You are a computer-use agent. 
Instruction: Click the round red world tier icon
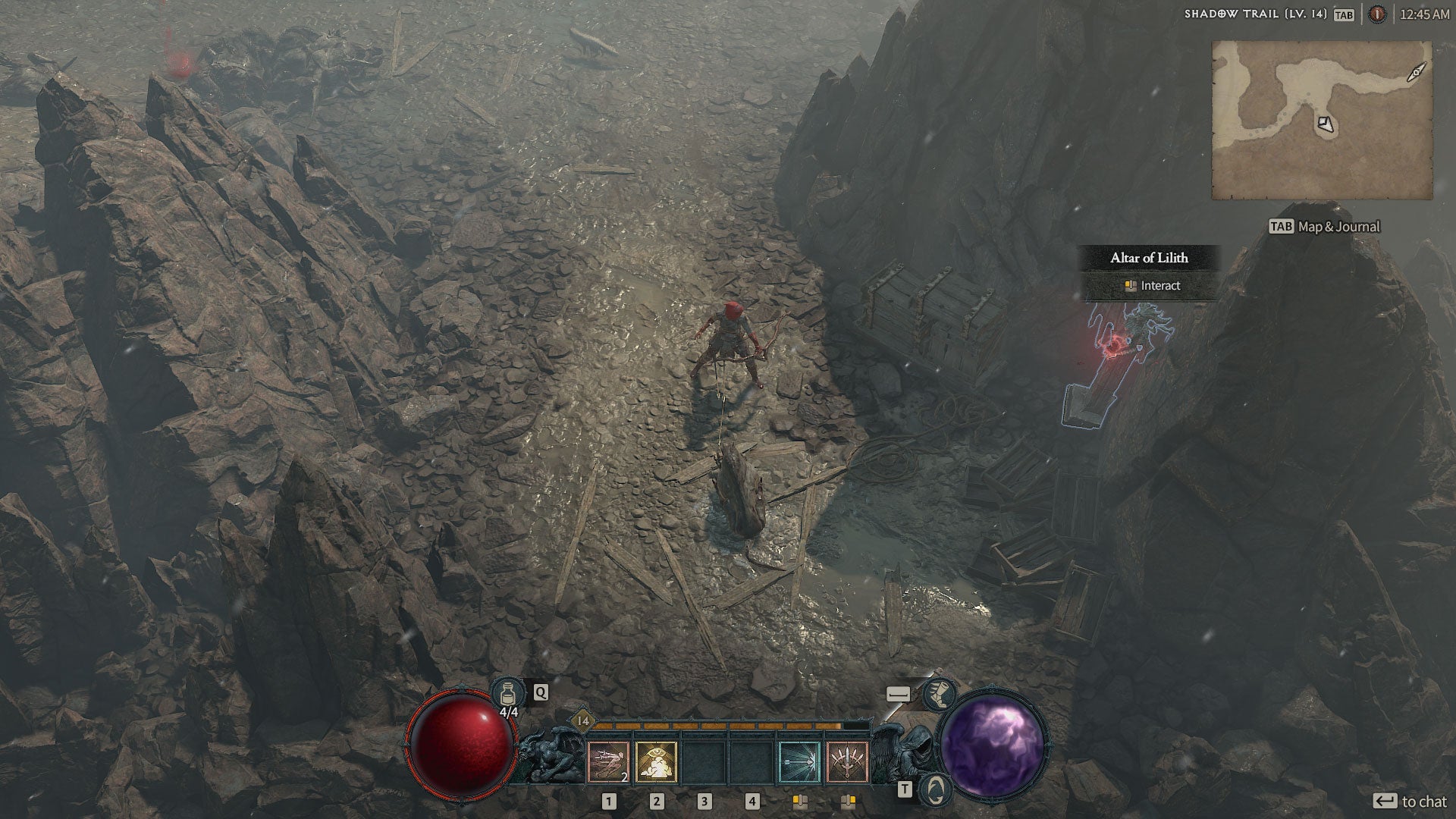[1376, 14]
